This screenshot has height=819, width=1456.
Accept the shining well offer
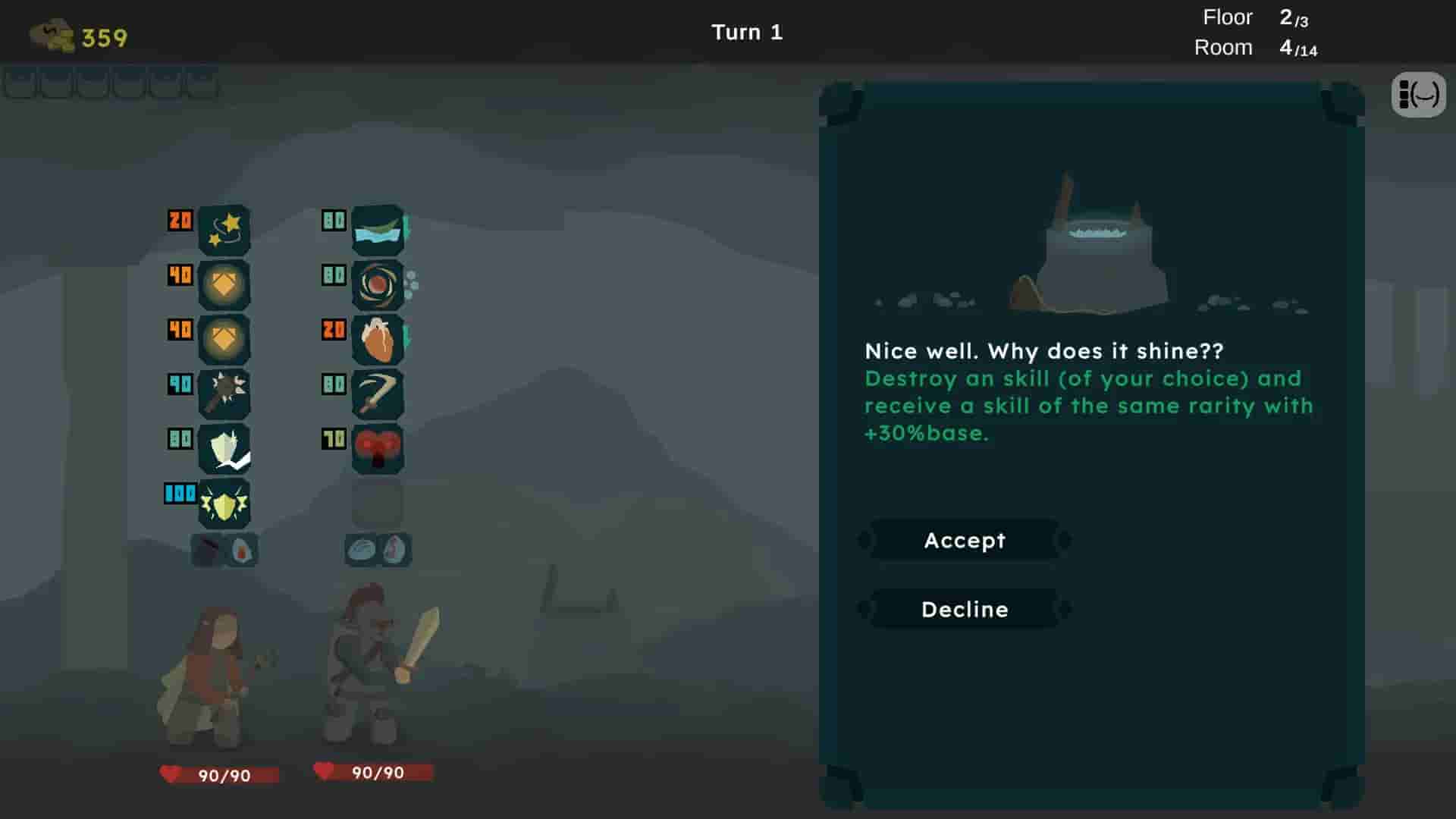click(x=965, y=540)
